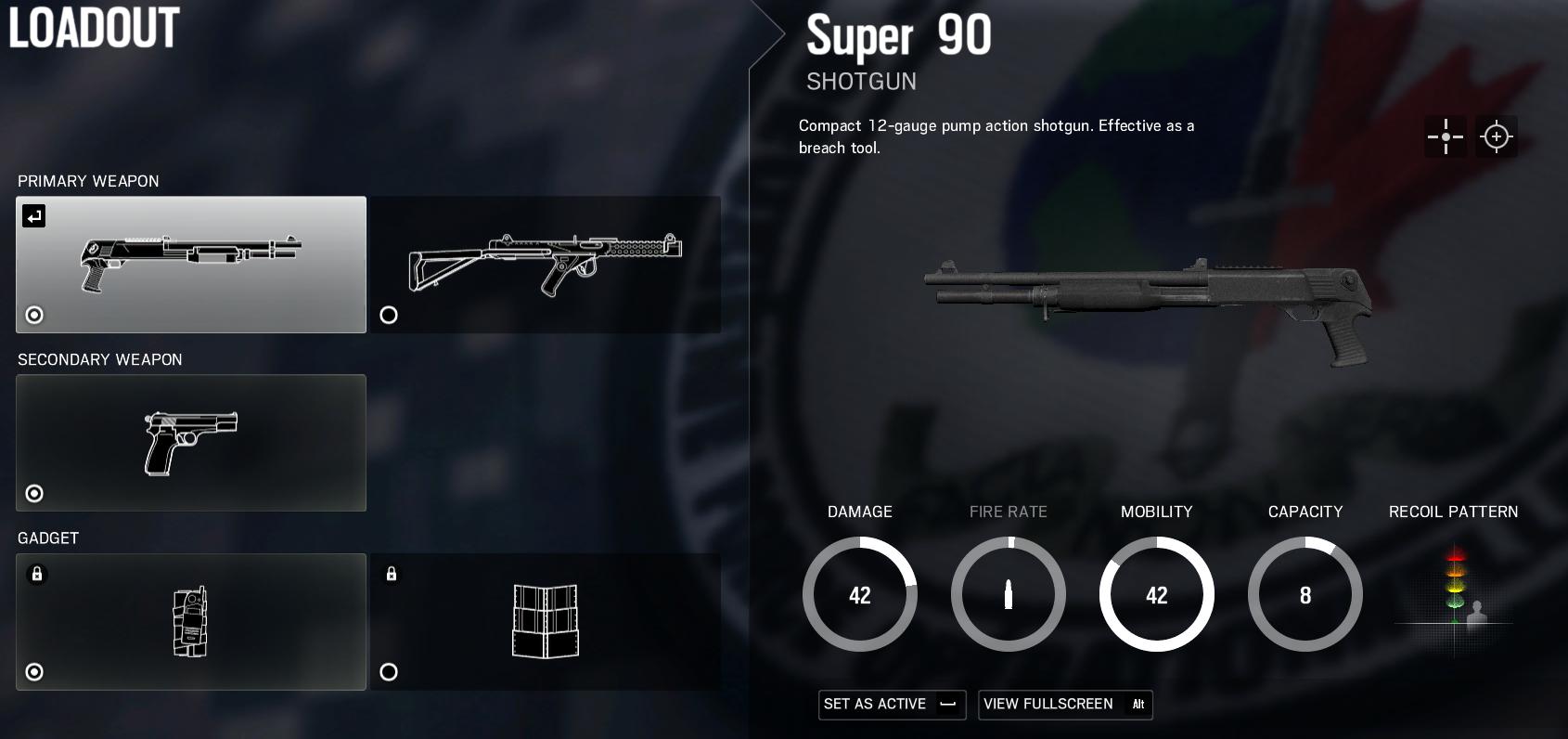Image resolution: width=1568 pixels, height=739 pixels.
Task: Open View Fullscreen for the weapon
Action: (1064, 704)
